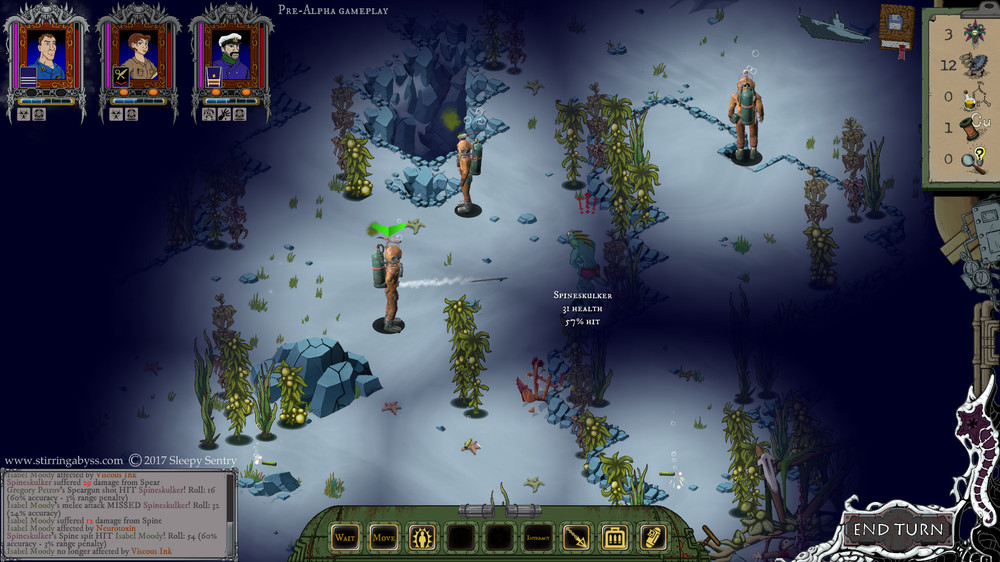Choose the Move action
The width and height of the screenshot is (1000, 562).
coord(384,538)
